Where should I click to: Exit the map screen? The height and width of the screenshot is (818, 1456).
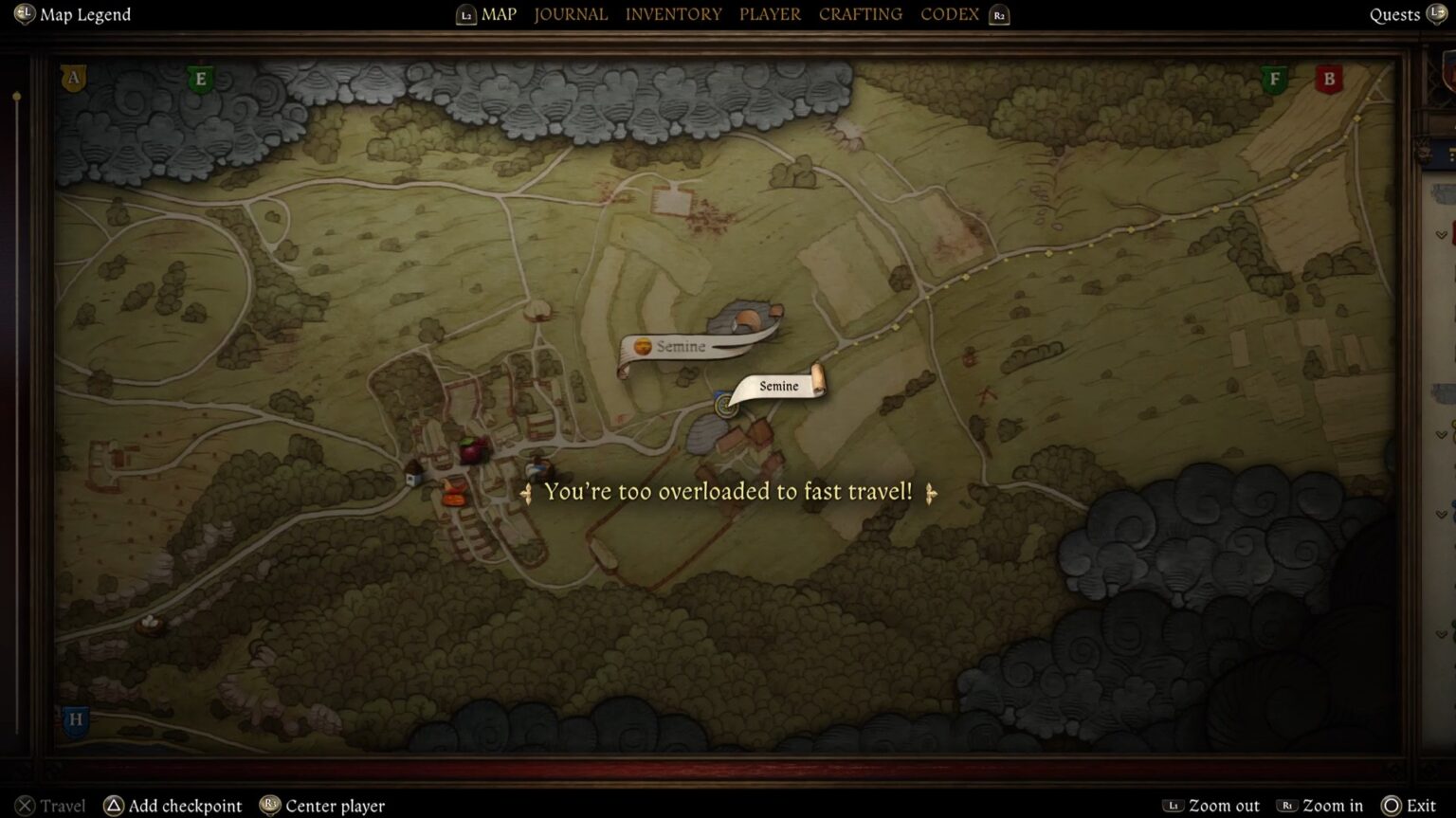coord(1420,806)
